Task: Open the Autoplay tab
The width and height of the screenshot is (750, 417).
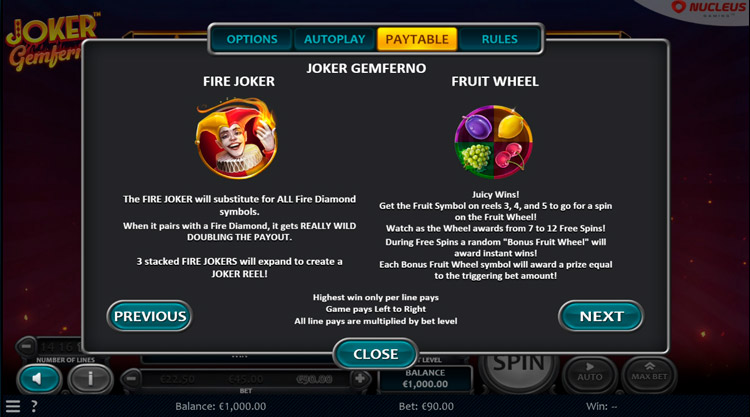Action: click(x=334, y=40)
